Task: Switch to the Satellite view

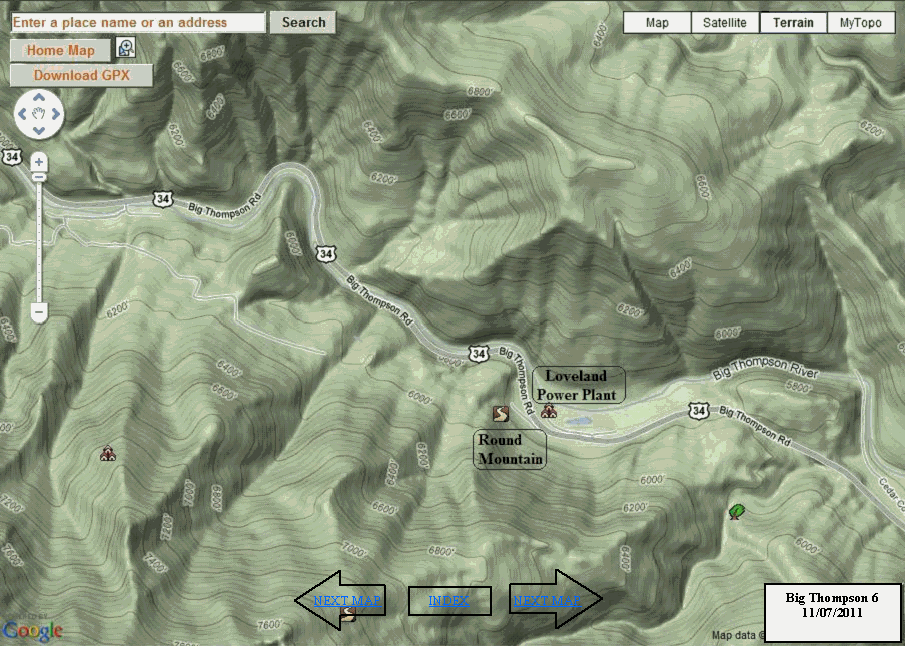Action: (x=725, y=23)
